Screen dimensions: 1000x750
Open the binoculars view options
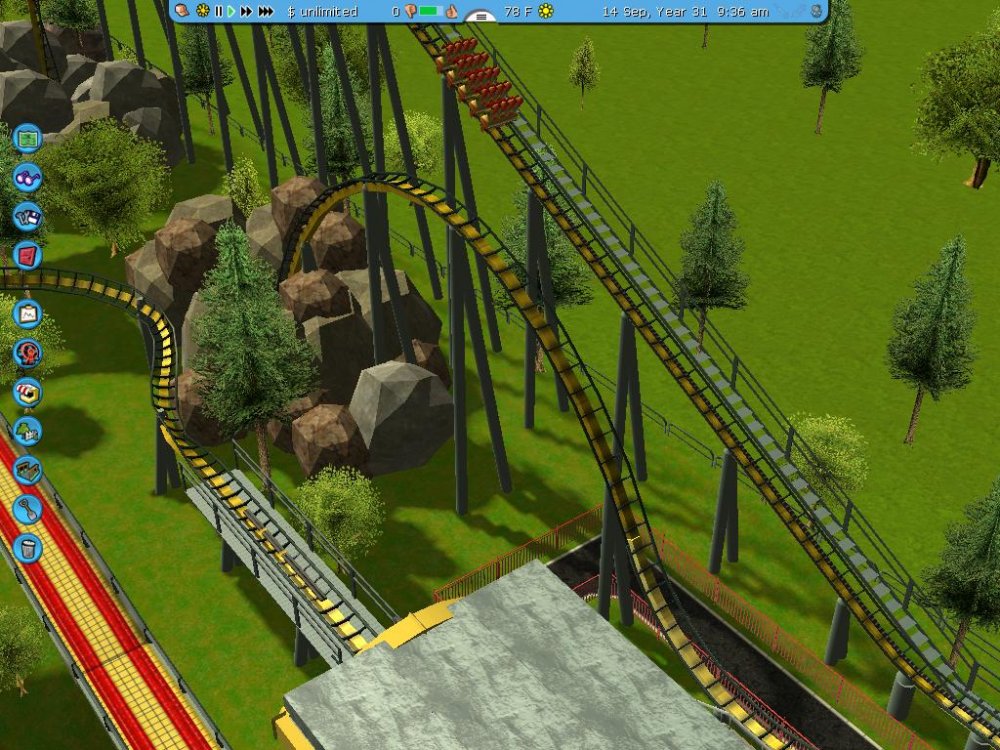pyautogui.click(x=27, y=177)
